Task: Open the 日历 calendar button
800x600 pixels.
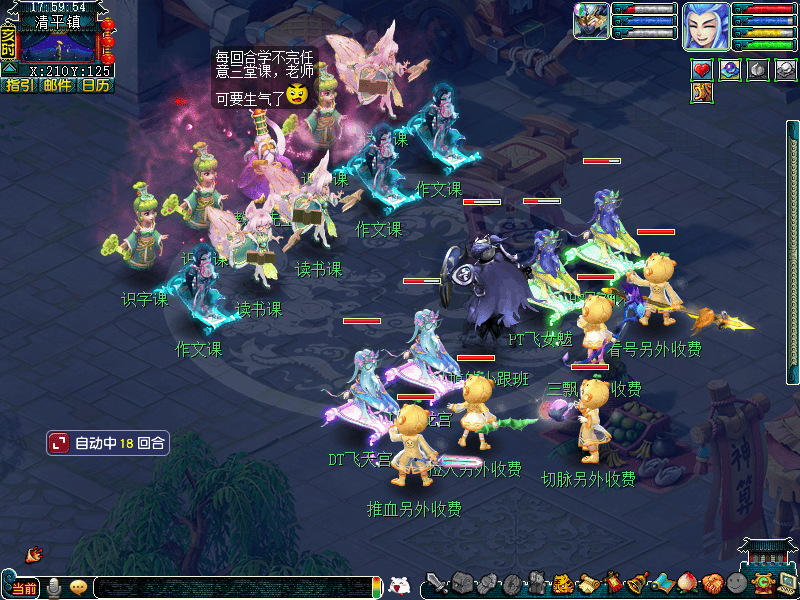Action: 95,86
